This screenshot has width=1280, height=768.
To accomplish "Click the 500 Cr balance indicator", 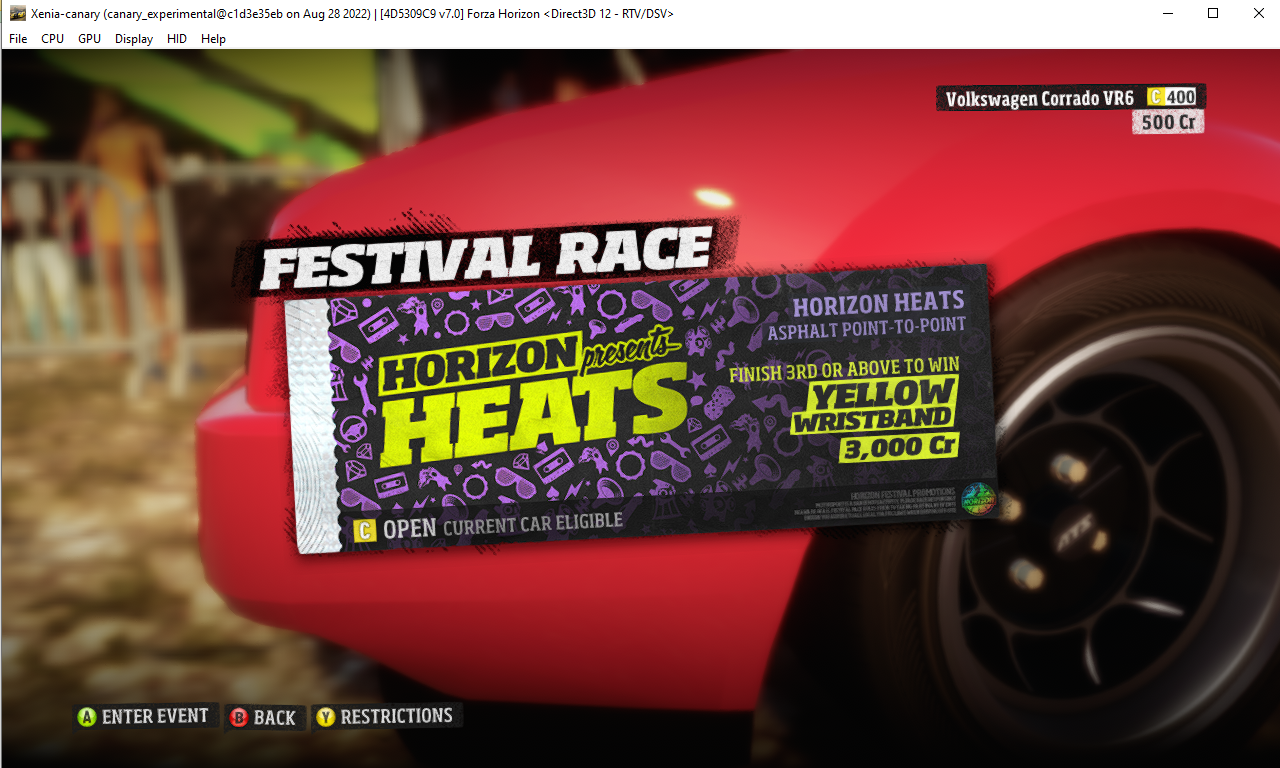I will (x=1167, y=122).
